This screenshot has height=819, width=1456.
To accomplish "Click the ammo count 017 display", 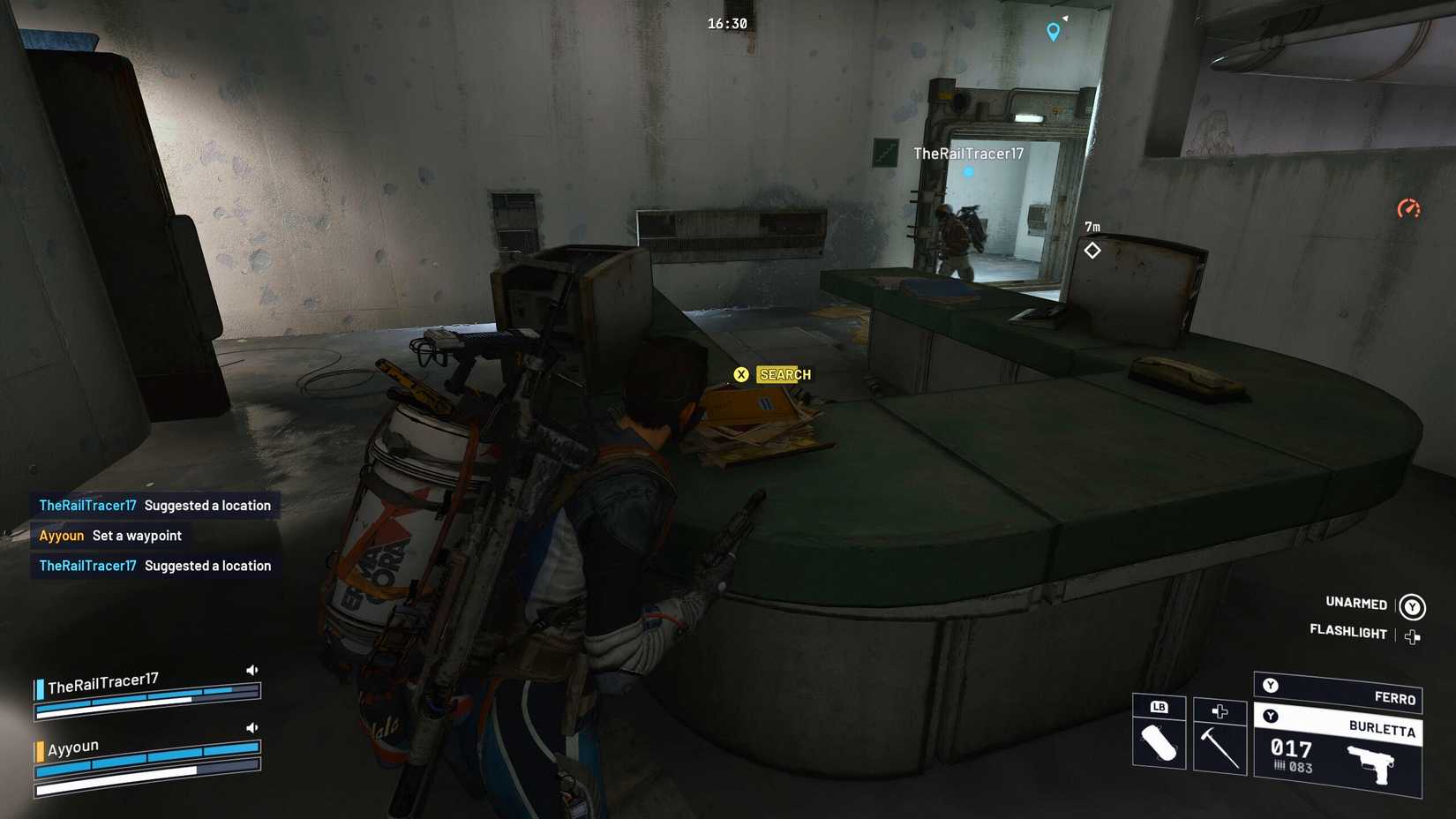I will coord(1292,748).
